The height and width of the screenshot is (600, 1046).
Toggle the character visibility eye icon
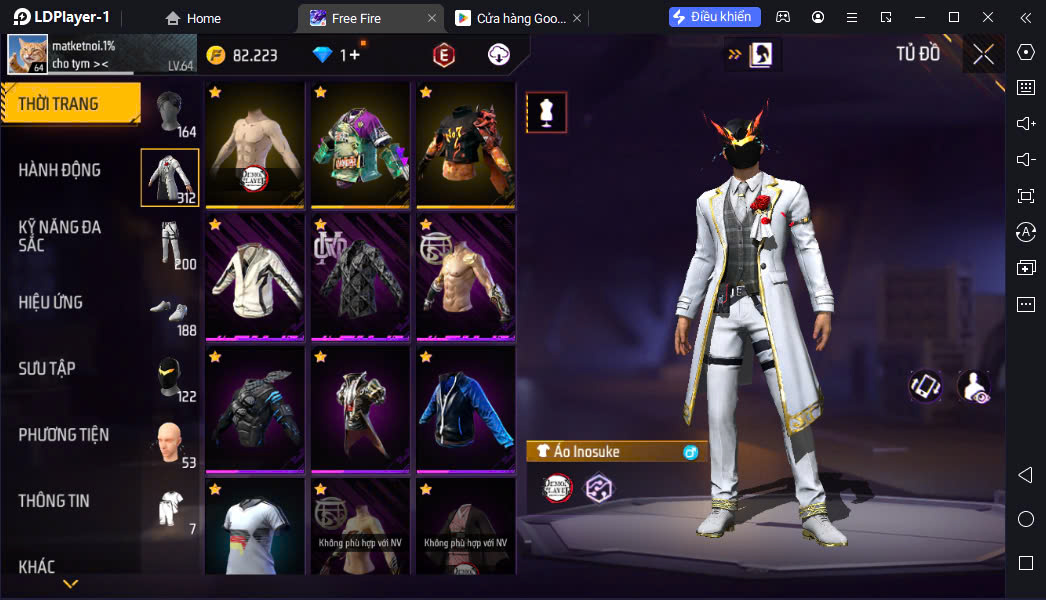(973, 387)
